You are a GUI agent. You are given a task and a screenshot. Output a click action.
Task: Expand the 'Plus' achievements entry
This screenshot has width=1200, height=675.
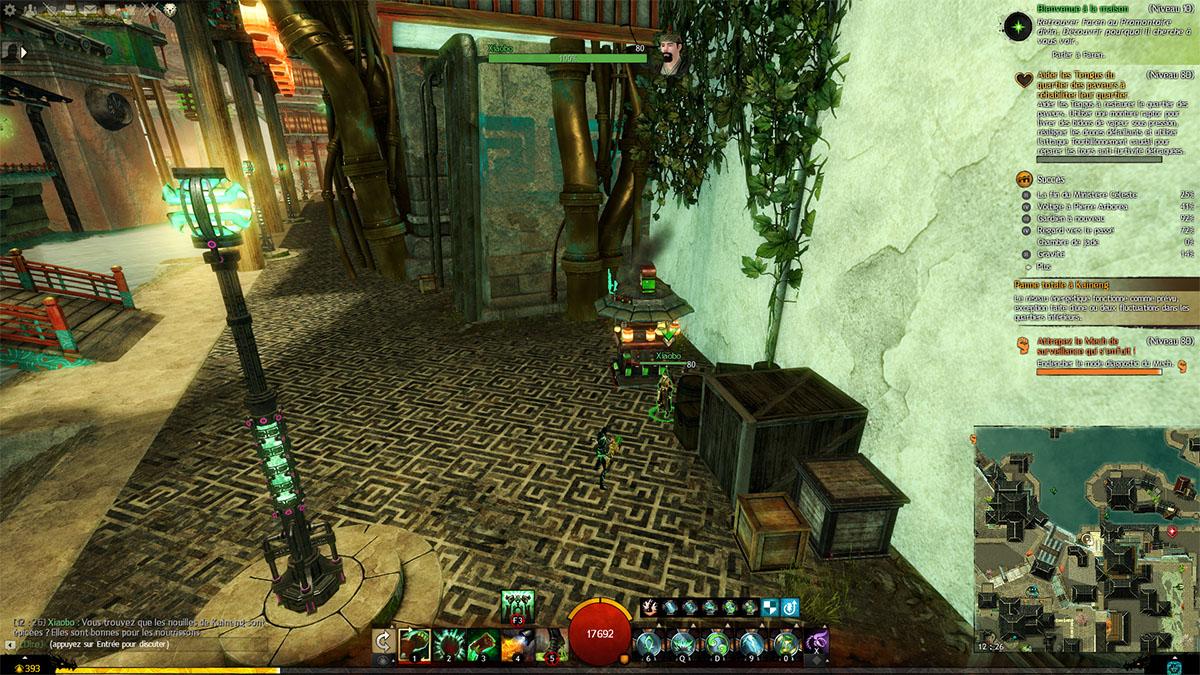click(1044, 265)
